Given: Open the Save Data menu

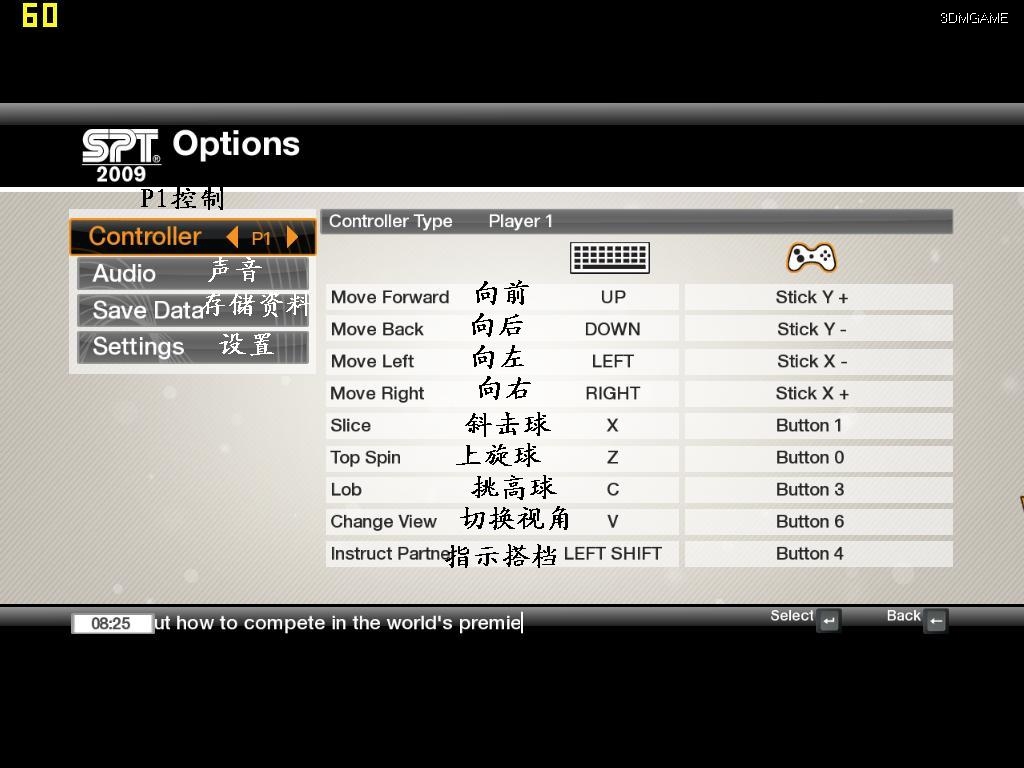Looking at the screenshot, I should point(148,310).
